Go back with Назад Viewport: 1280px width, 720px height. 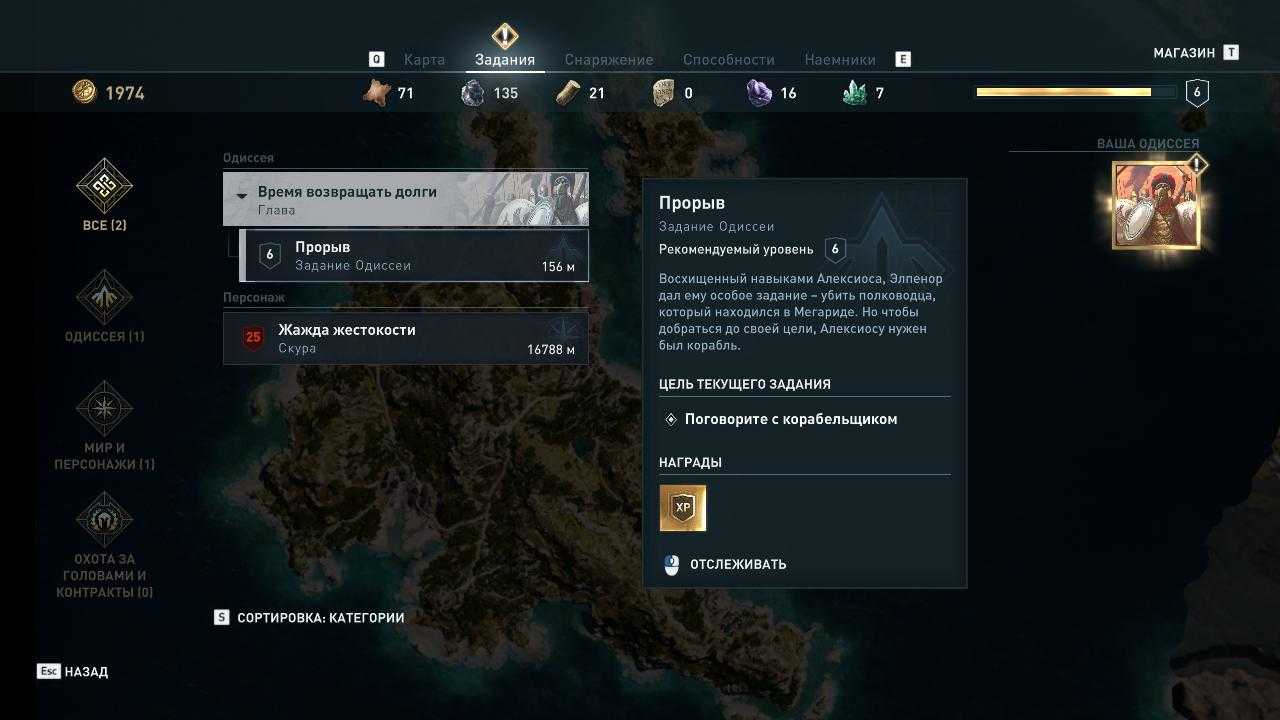tap(73, 672)
